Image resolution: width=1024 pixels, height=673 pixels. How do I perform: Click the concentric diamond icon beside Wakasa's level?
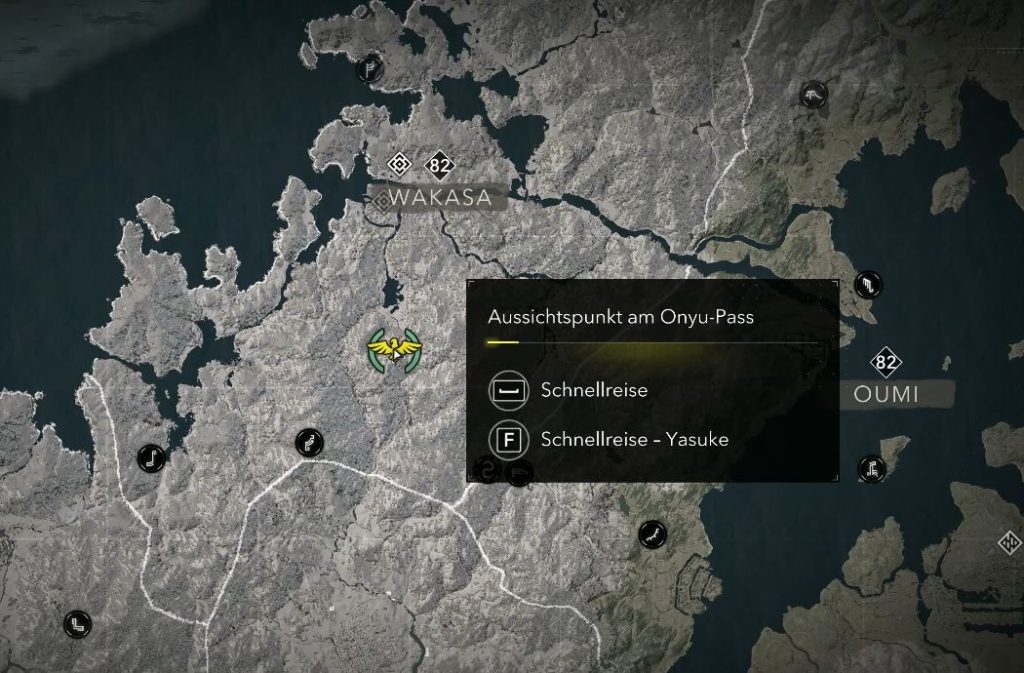click(x=400, y=164)
